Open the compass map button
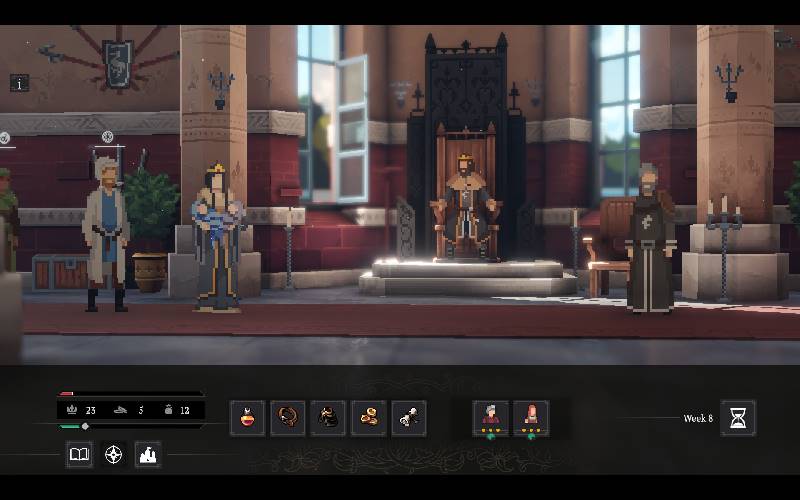 point(114,455)
